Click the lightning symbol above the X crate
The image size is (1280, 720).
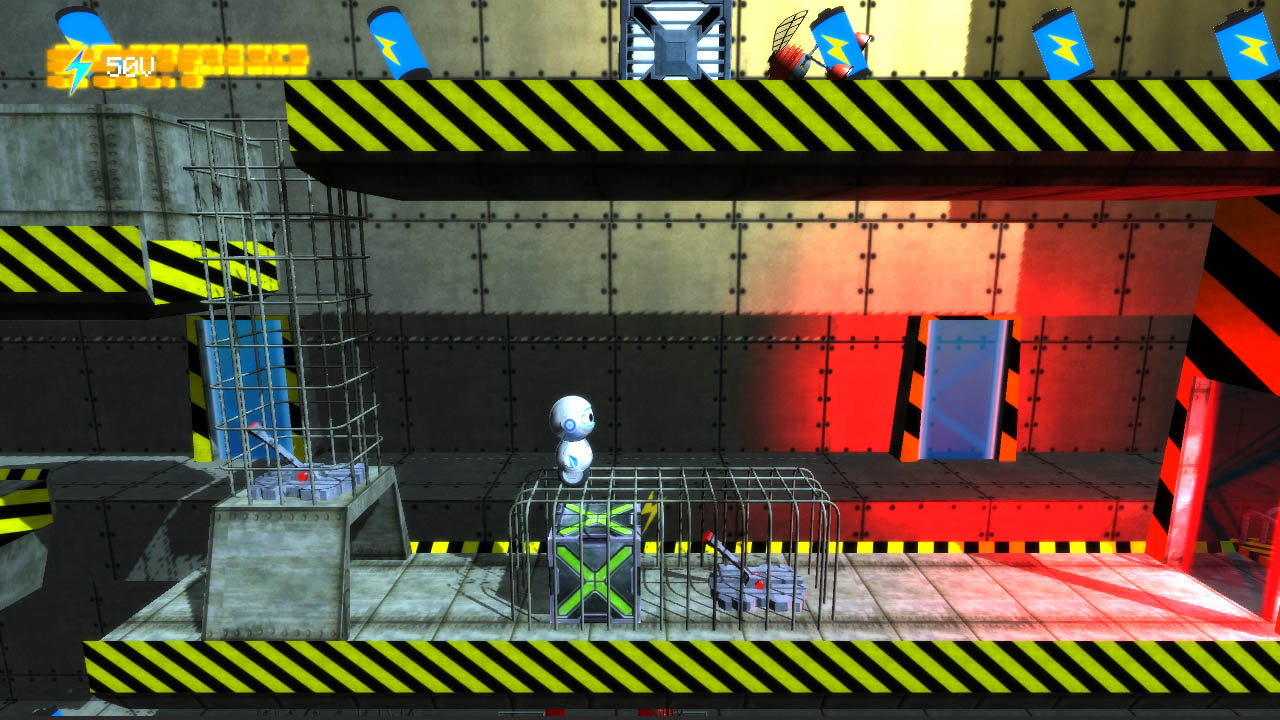click(649, 512)
